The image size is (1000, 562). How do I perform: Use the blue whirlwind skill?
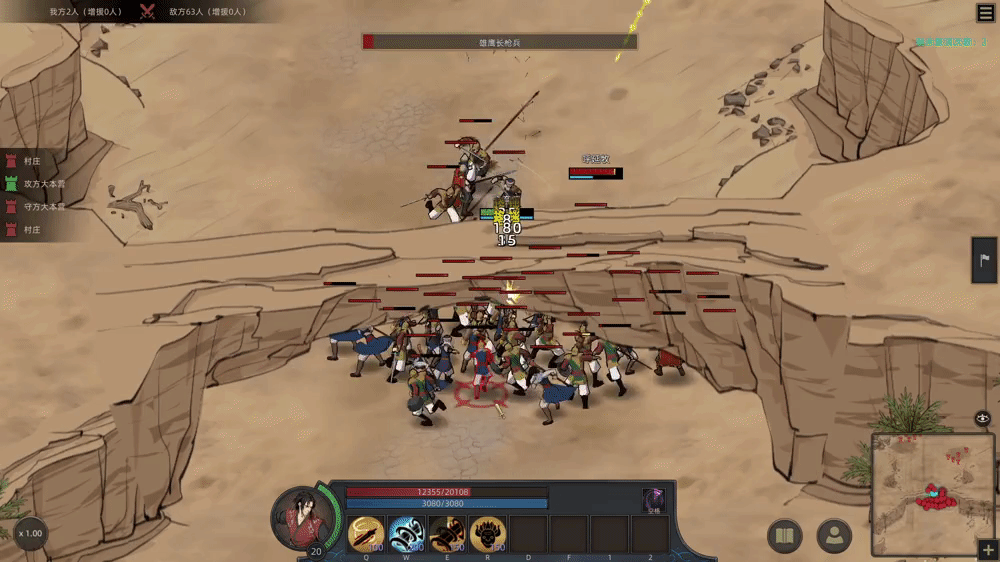click(x=406, y=535)
